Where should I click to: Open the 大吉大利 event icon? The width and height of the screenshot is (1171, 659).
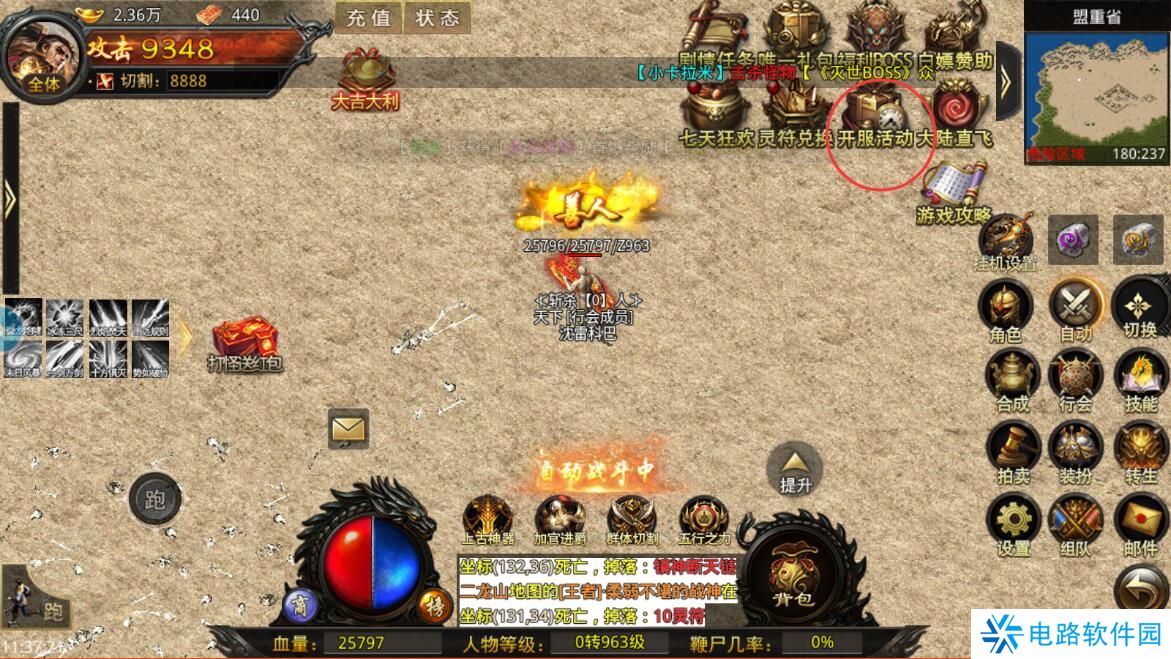pyautogui.click(x=366, y=75)
